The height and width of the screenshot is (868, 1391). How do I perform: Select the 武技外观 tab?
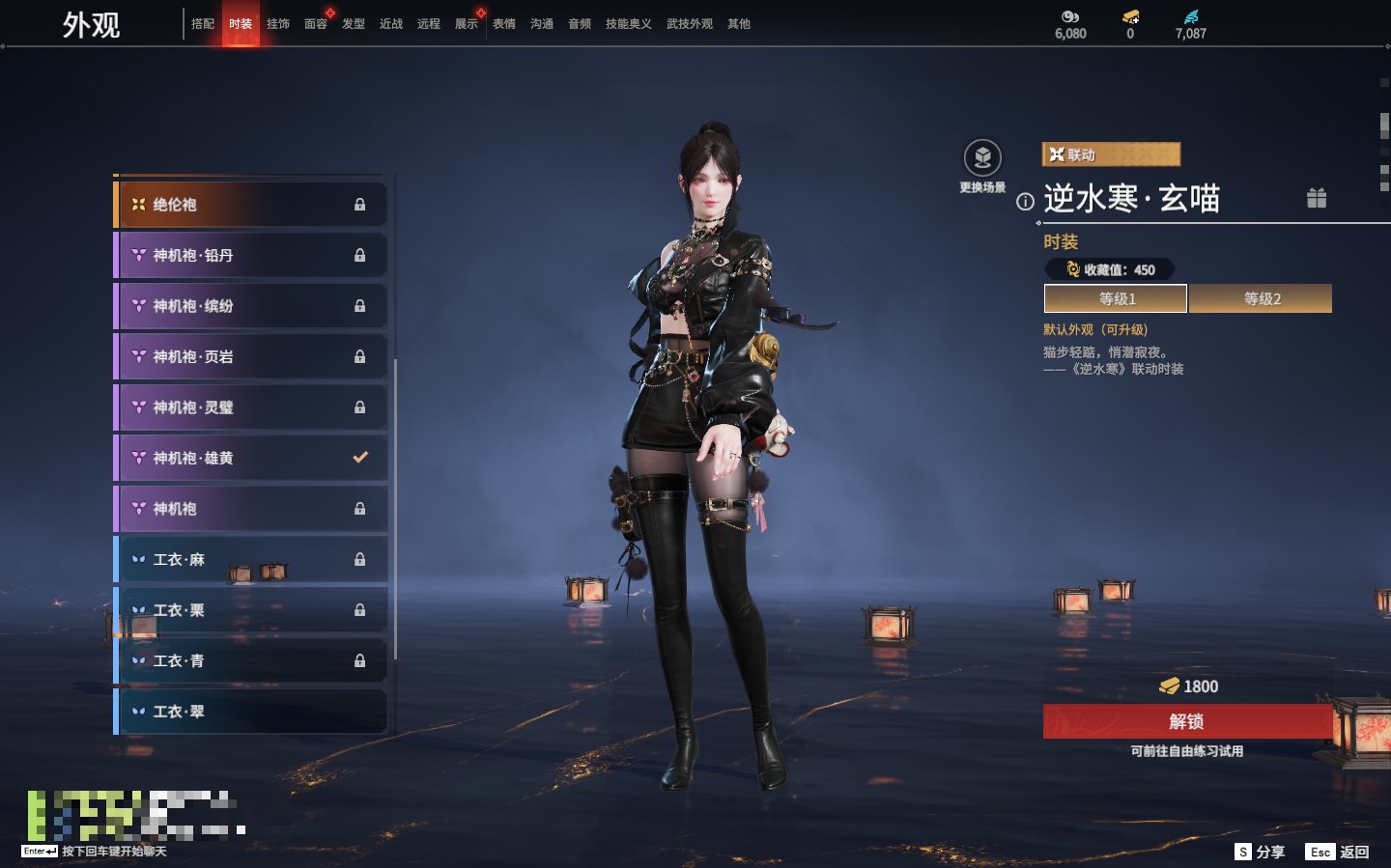[x=689, y=24]
